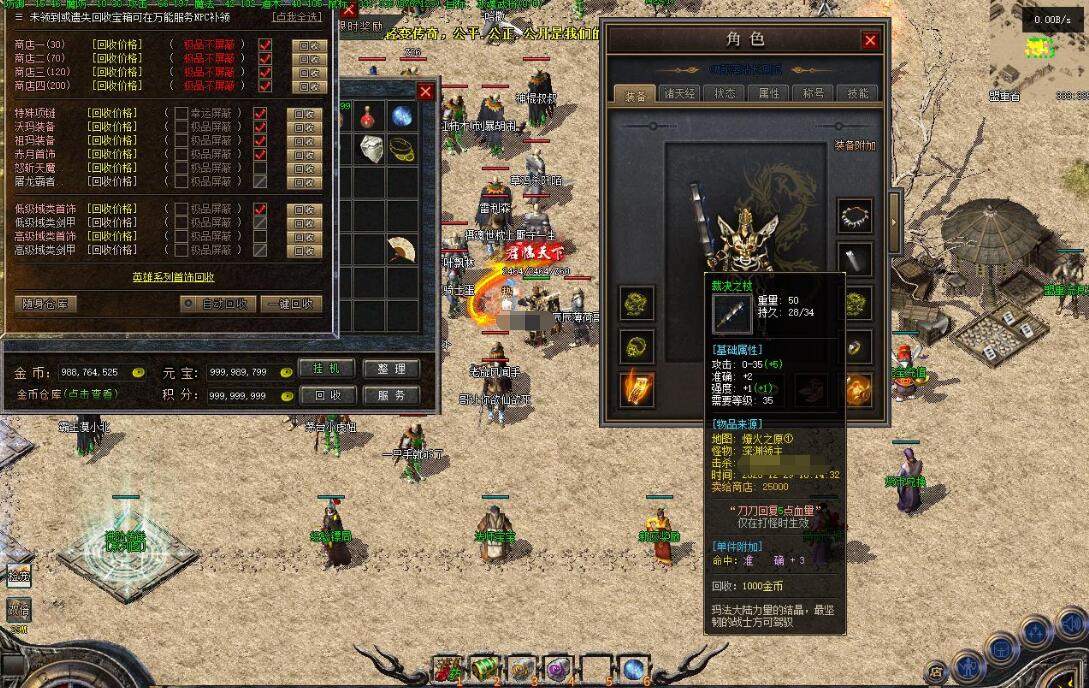Close the bag inventory window
1089x688 pixels.
pos(426,92)
